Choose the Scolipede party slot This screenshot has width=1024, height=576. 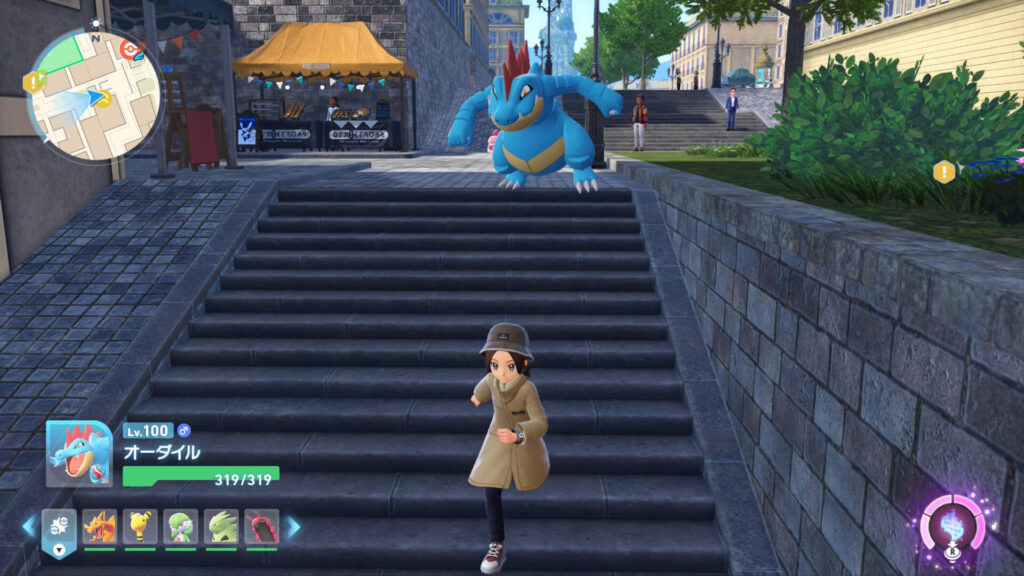(261, 526)
